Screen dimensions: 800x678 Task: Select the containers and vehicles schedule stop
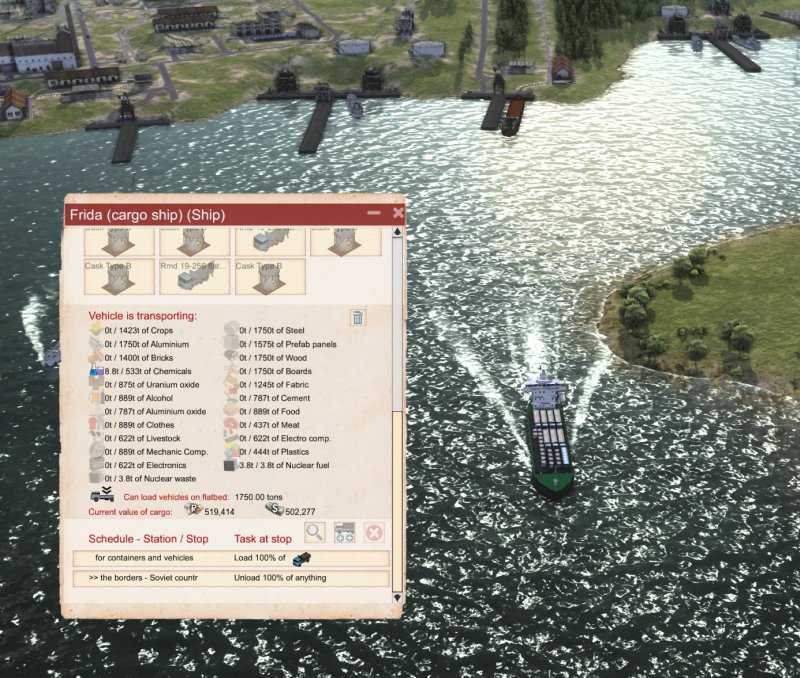[x=231, y=558]
